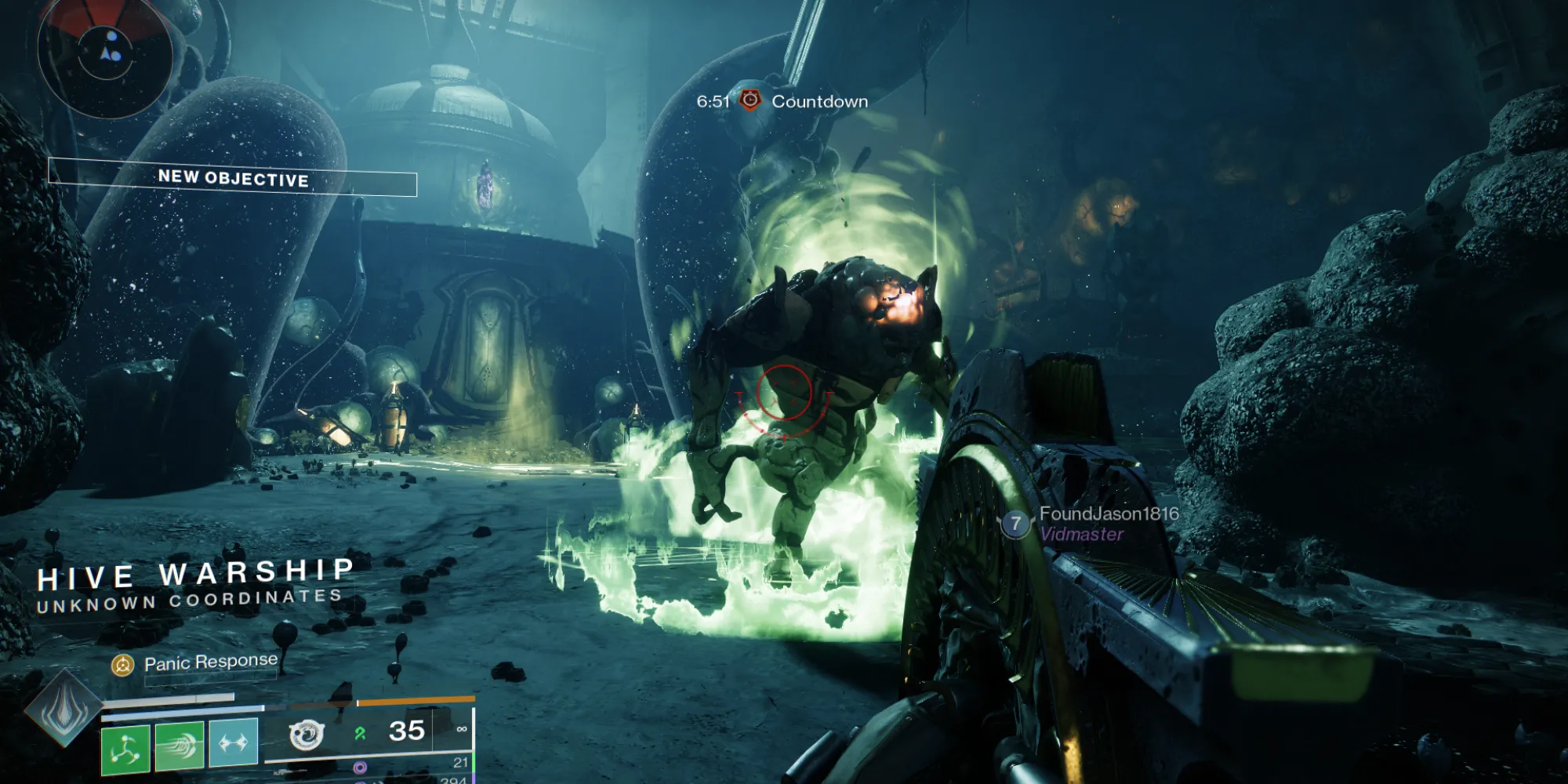Select the equipped weapon emblem icon
The image size is (1568, 784).
pyautogui.click(x=306, y=735)
